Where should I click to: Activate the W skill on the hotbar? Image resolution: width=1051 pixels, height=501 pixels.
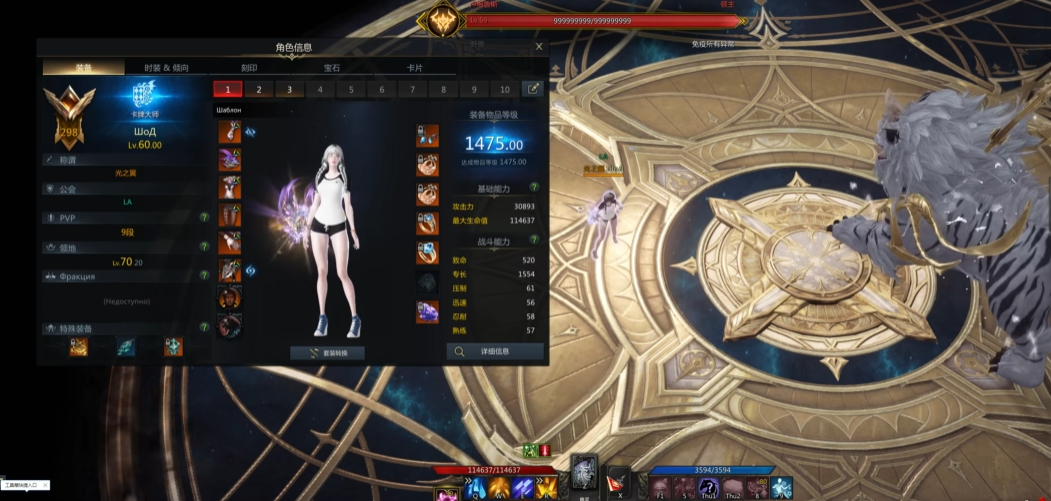[x=498, y=487]
